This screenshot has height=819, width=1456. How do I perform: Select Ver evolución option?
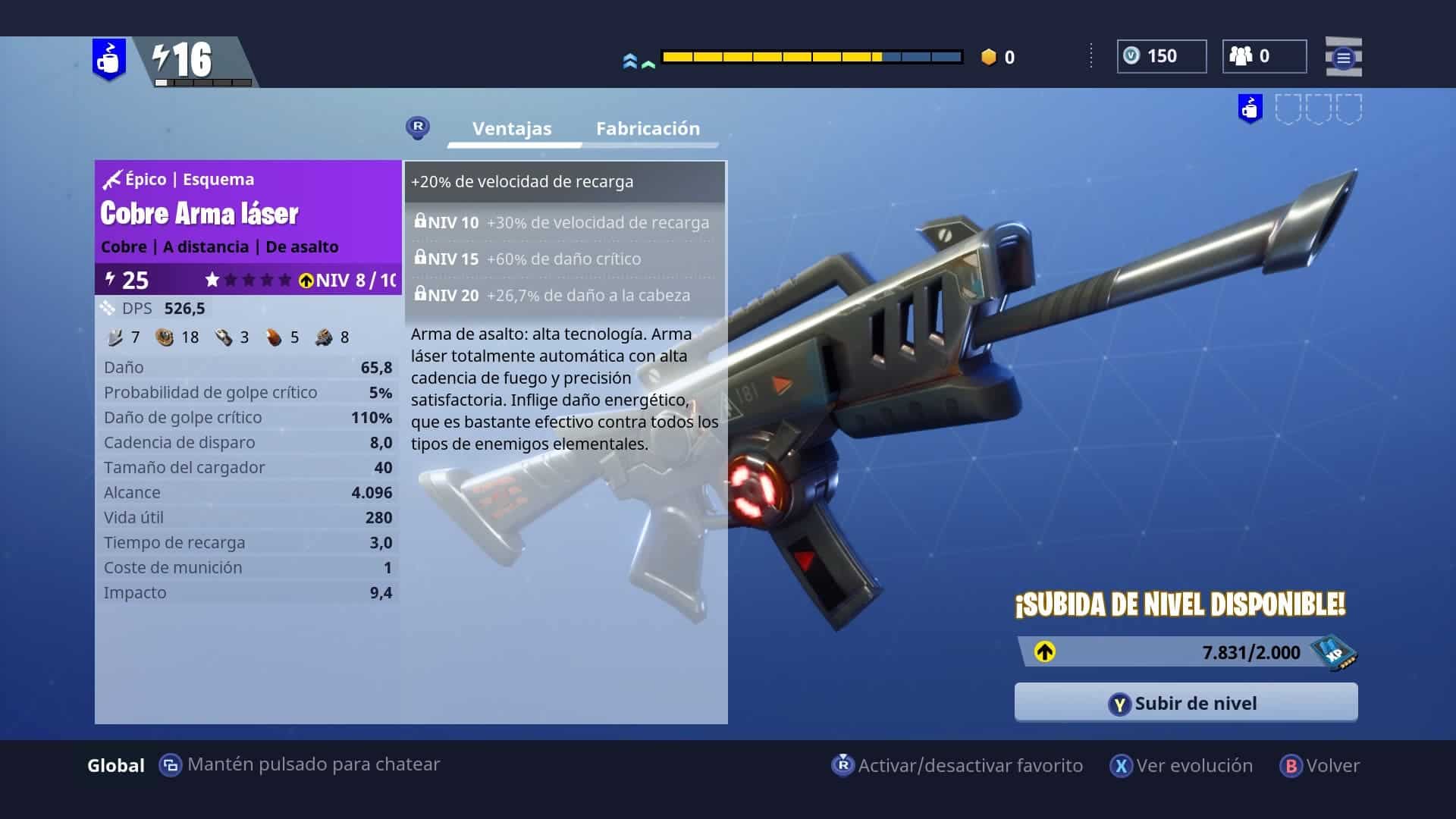coord(1182,766)
